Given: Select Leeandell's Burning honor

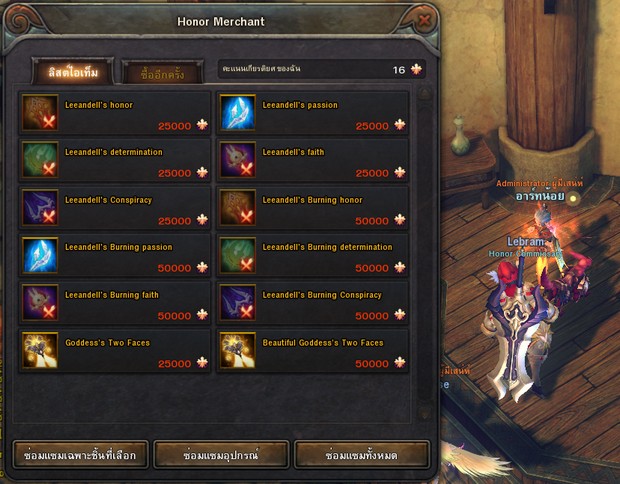Looking at the screenshot, I should pos(313,208).
